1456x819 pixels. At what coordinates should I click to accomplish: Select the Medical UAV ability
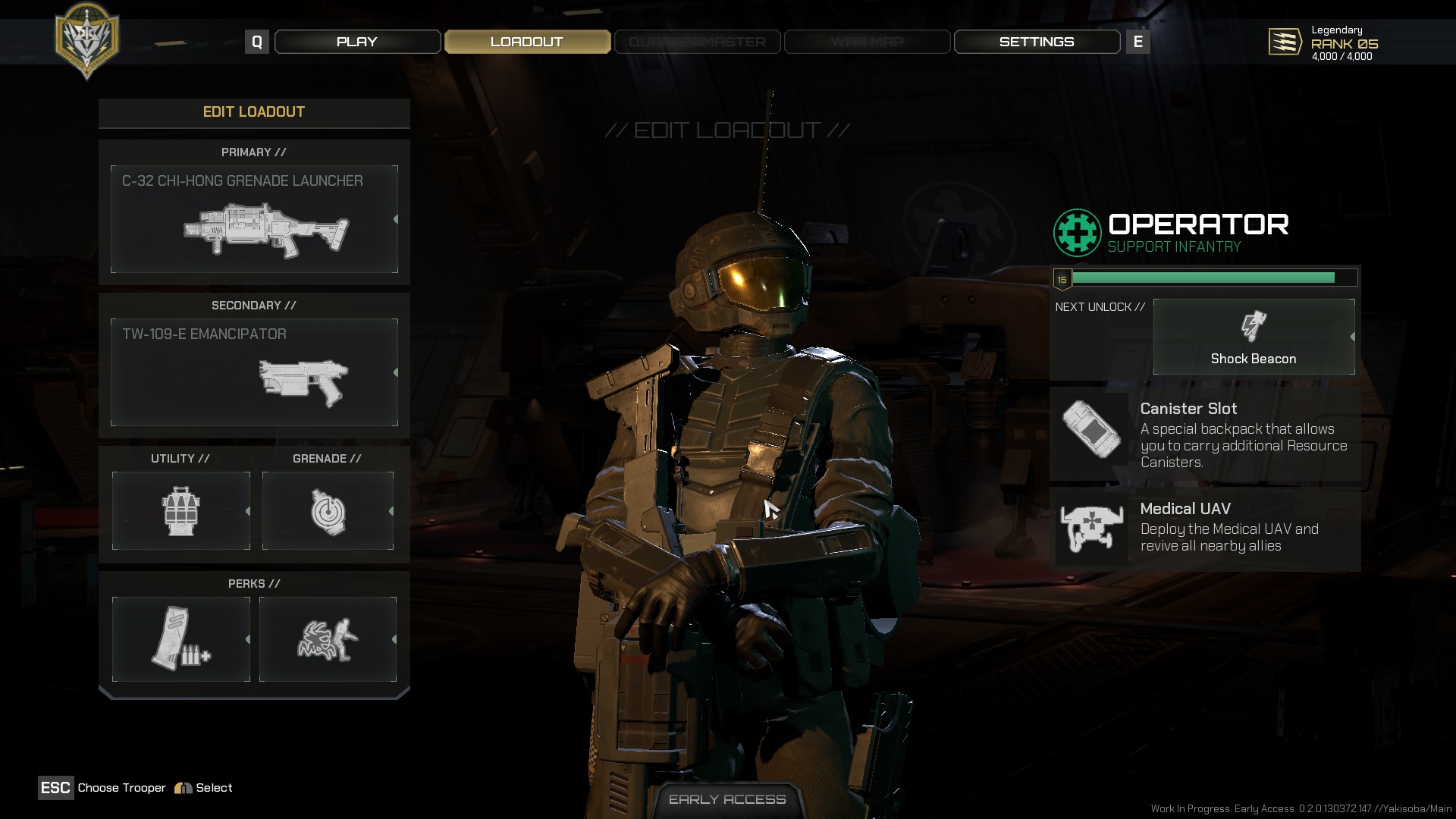tap(1204, 528)
